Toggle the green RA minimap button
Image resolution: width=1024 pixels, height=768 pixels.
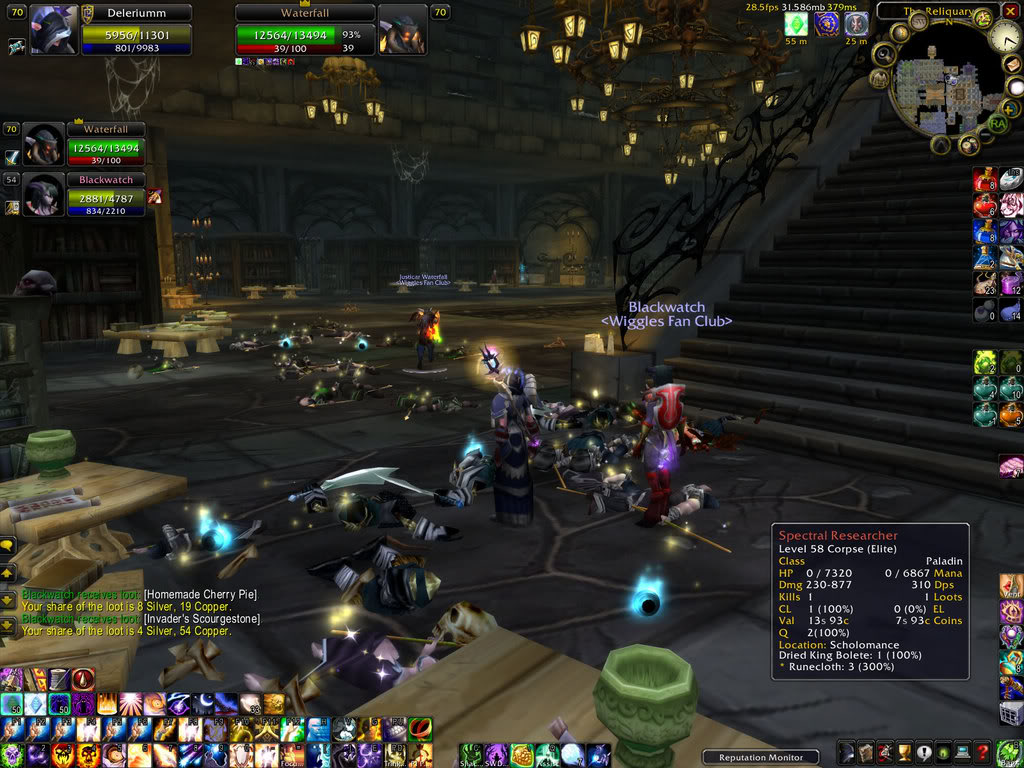click(x=997, y=123)
